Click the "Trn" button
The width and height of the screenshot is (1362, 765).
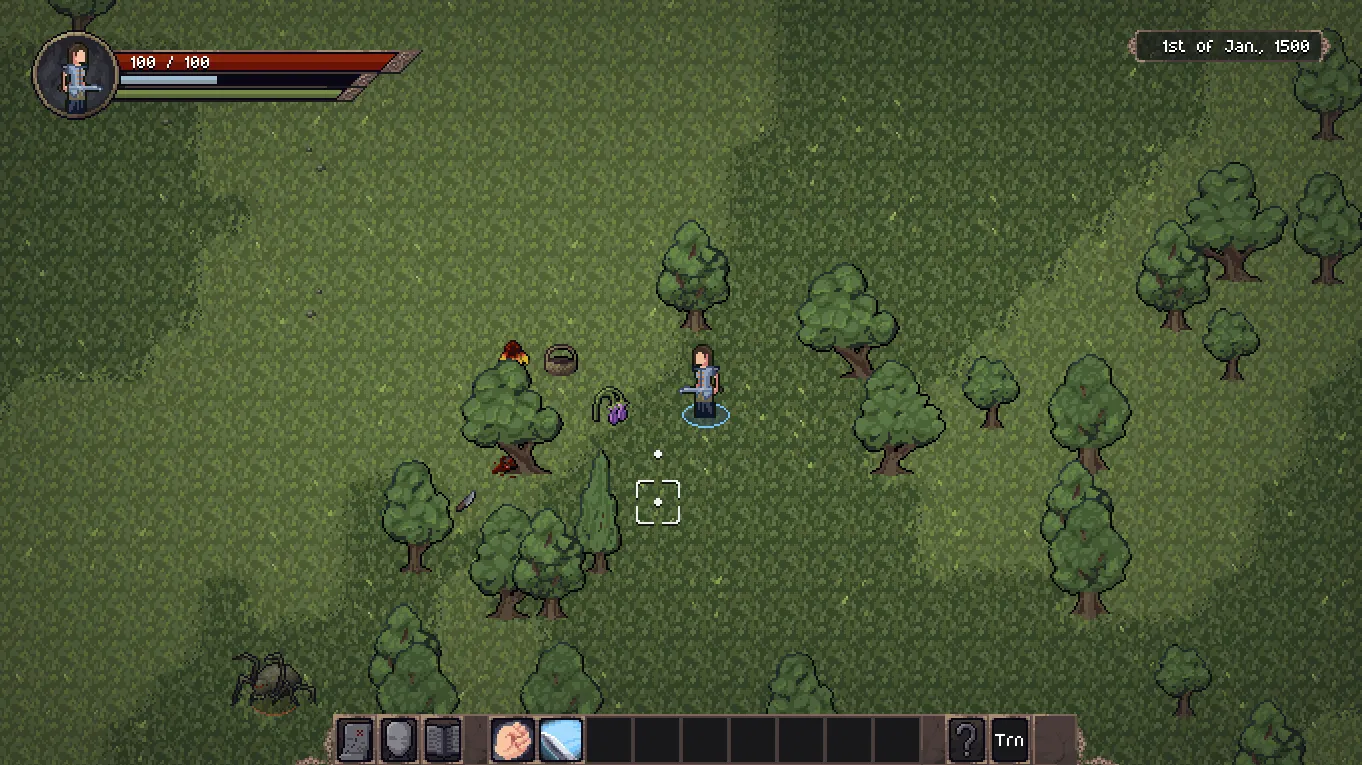pos(1009,741)
